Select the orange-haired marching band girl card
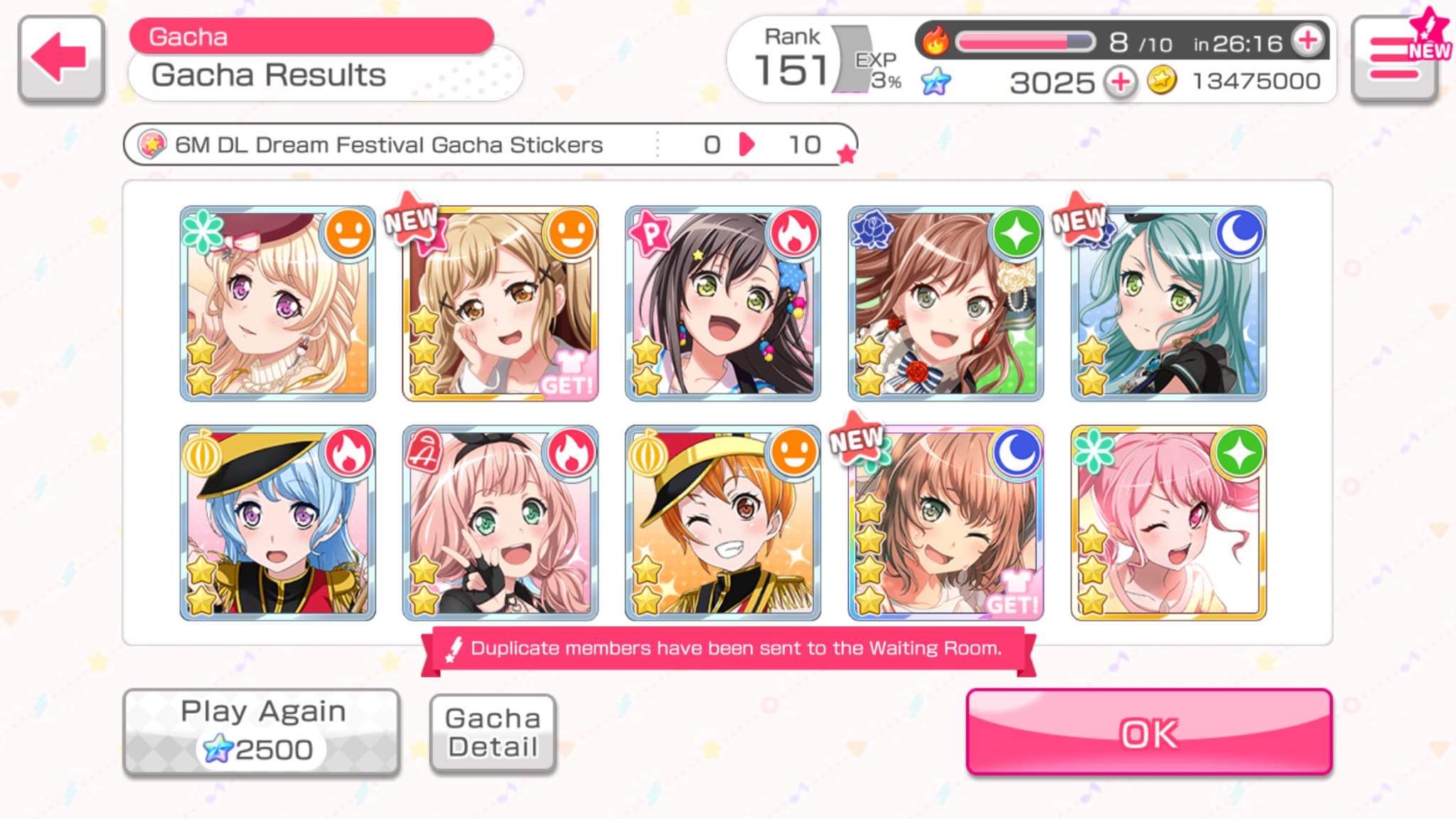Viewport: 1456px width, 819px height. click(722, 523)
